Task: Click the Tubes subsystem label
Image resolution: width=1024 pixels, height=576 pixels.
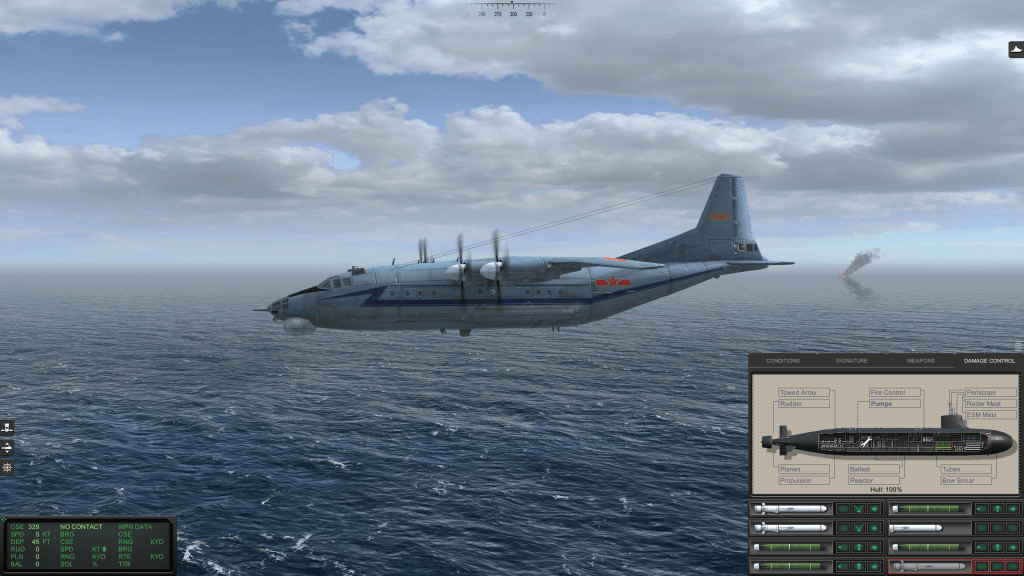Action: click(x=952, y=469)
